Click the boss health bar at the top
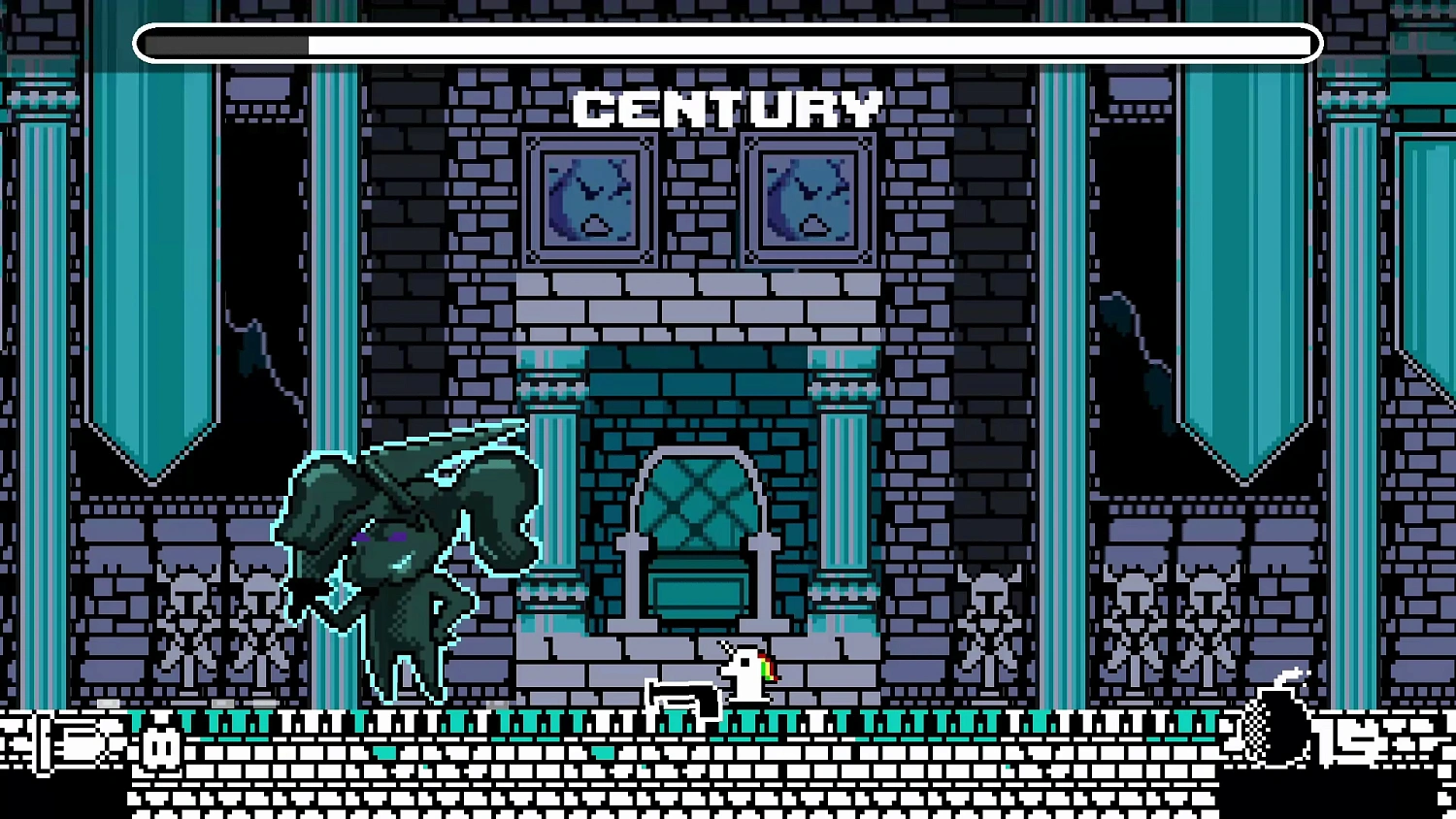 click(728, 43)
